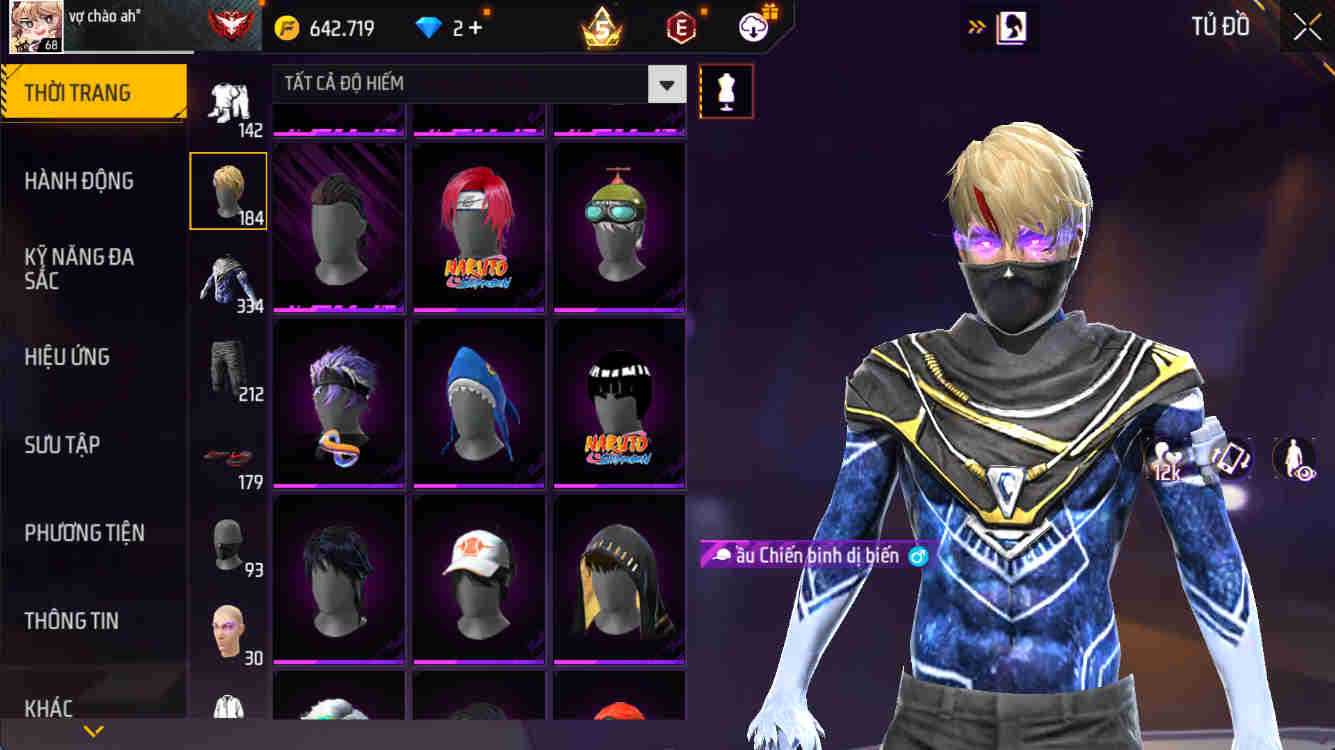Open the SƯU TẬP menu section
The width and height of the screenshot is (1335, 750).
(x=60, y=444)
